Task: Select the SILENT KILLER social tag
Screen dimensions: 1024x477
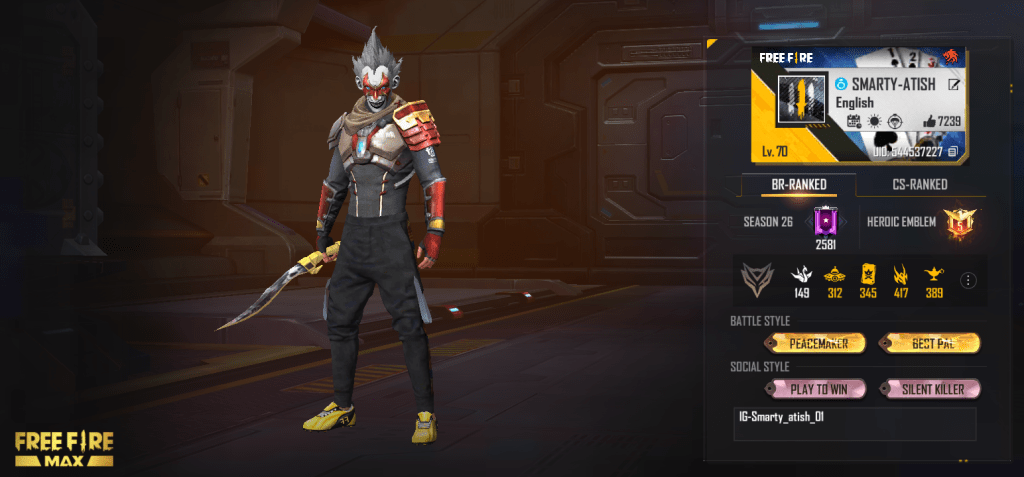Action: [x=929, y=388]
